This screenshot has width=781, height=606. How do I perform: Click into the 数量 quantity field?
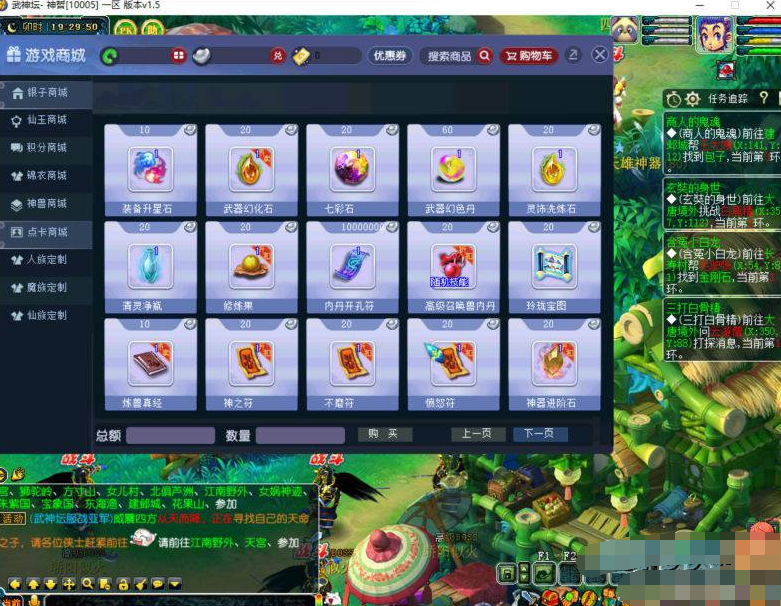pos(300,435)
